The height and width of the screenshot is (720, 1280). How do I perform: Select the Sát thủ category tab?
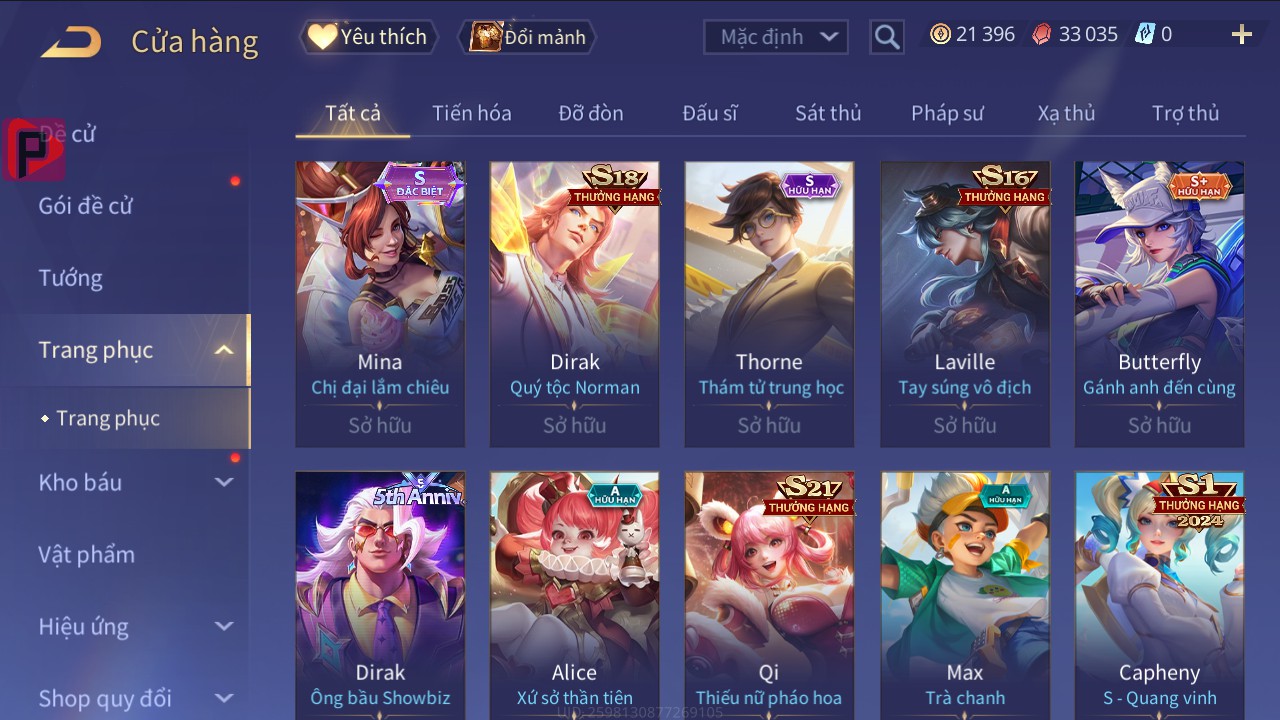pyautogui.click(x=827, y=113)
